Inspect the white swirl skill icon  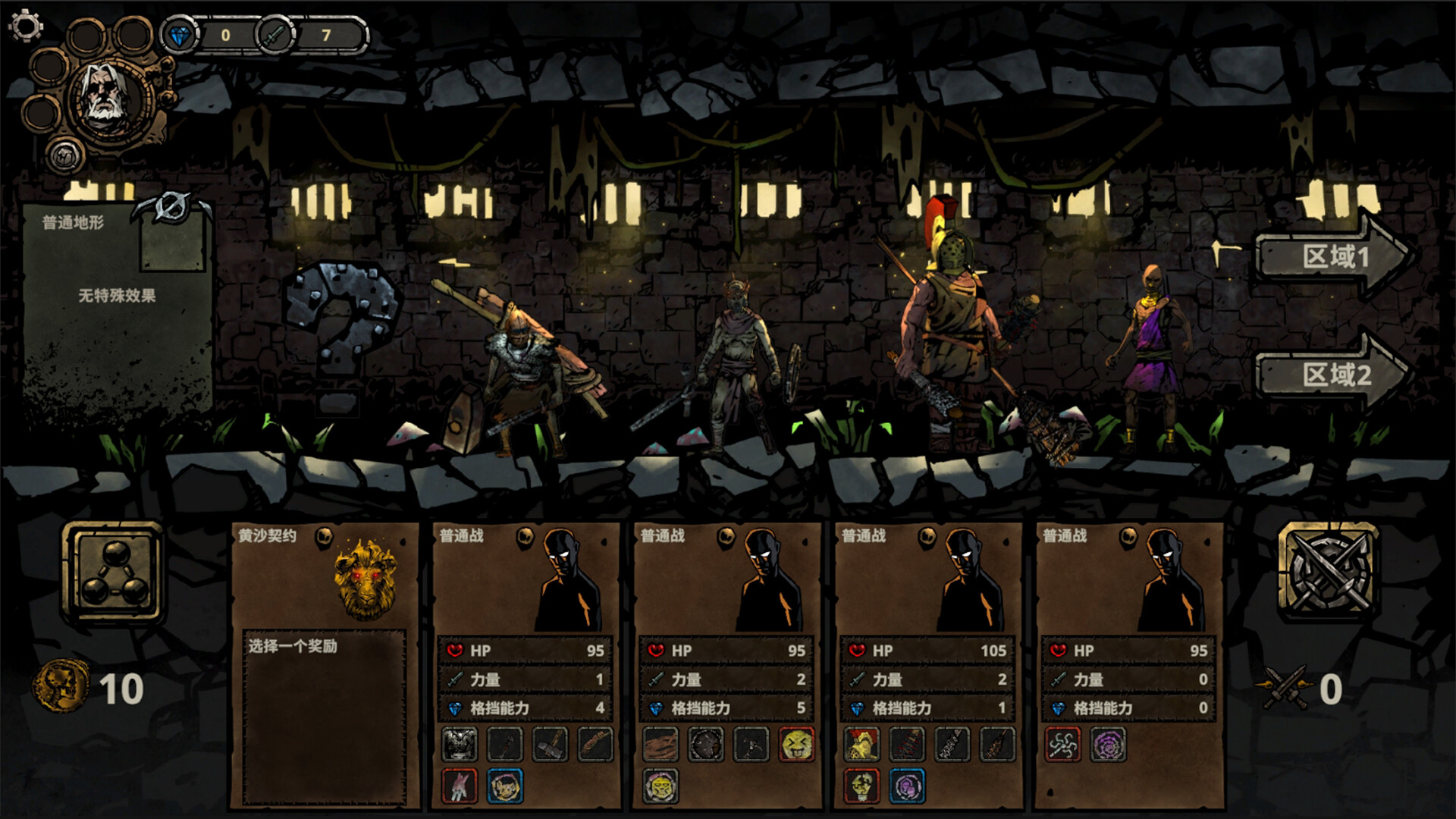[1063, 745]
